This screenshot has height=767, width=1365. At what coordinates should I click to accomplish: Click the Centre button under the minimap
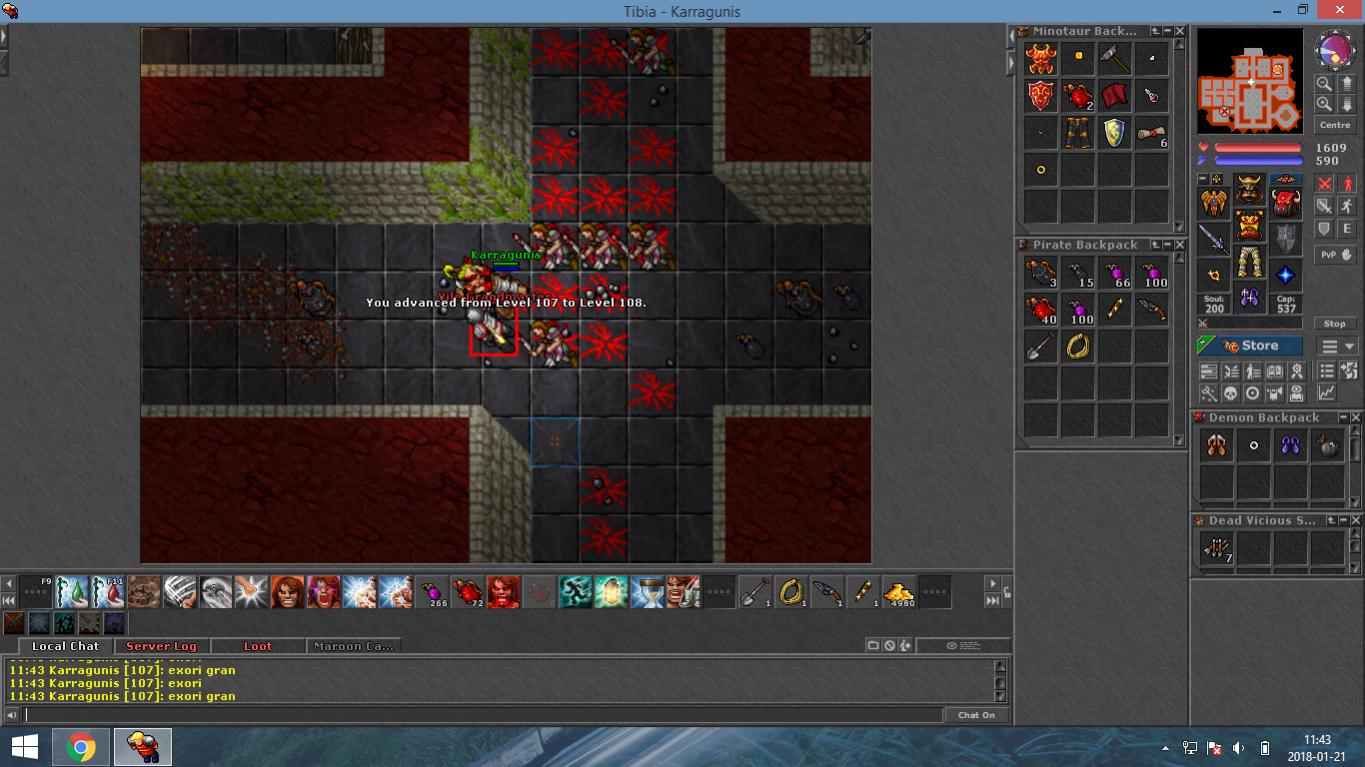click(x=1335, y=125)
